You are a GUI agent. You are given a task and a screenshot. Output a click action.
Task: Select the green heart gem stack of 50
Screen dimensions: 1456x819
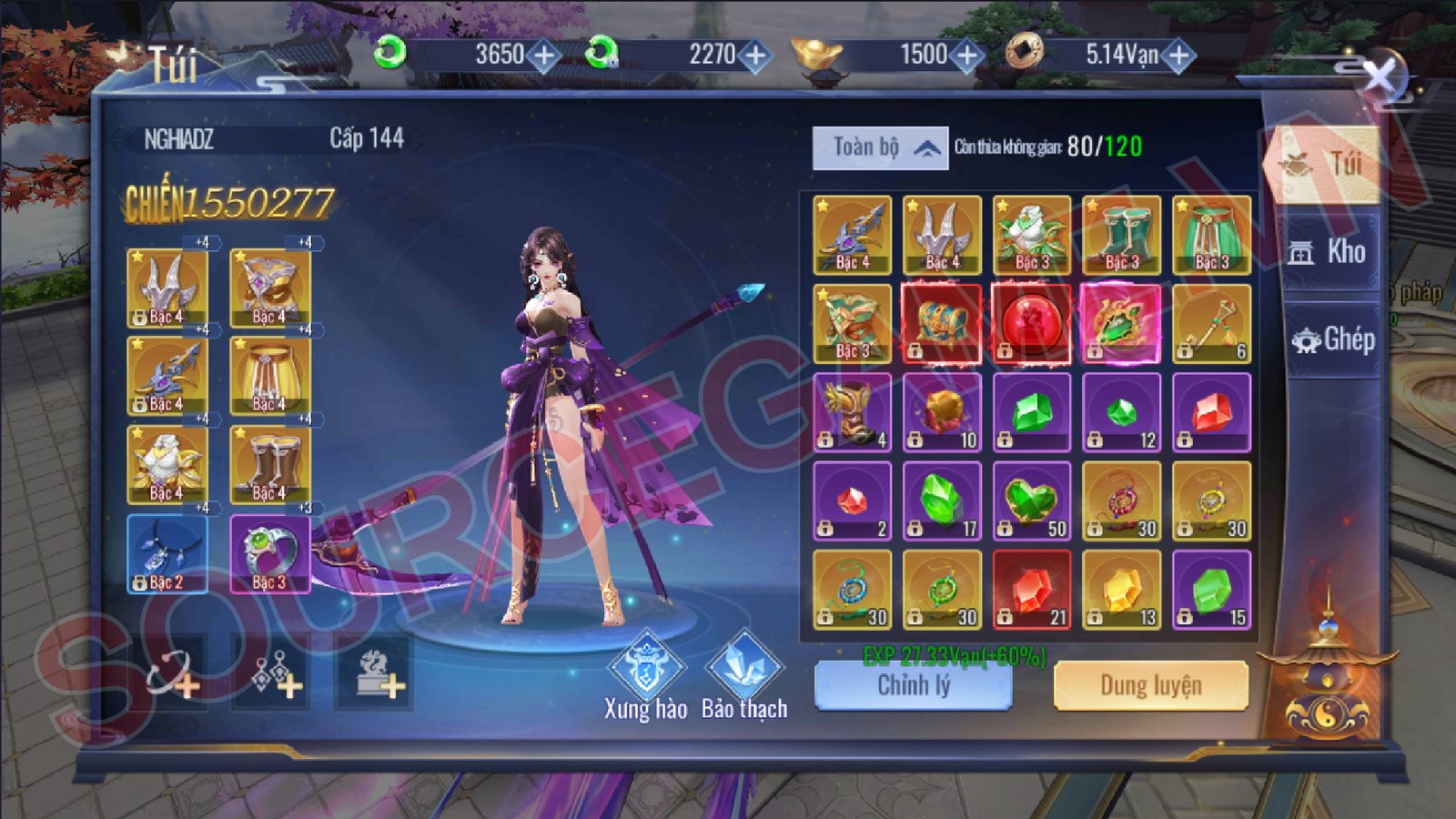click(x=1031, y=501)
